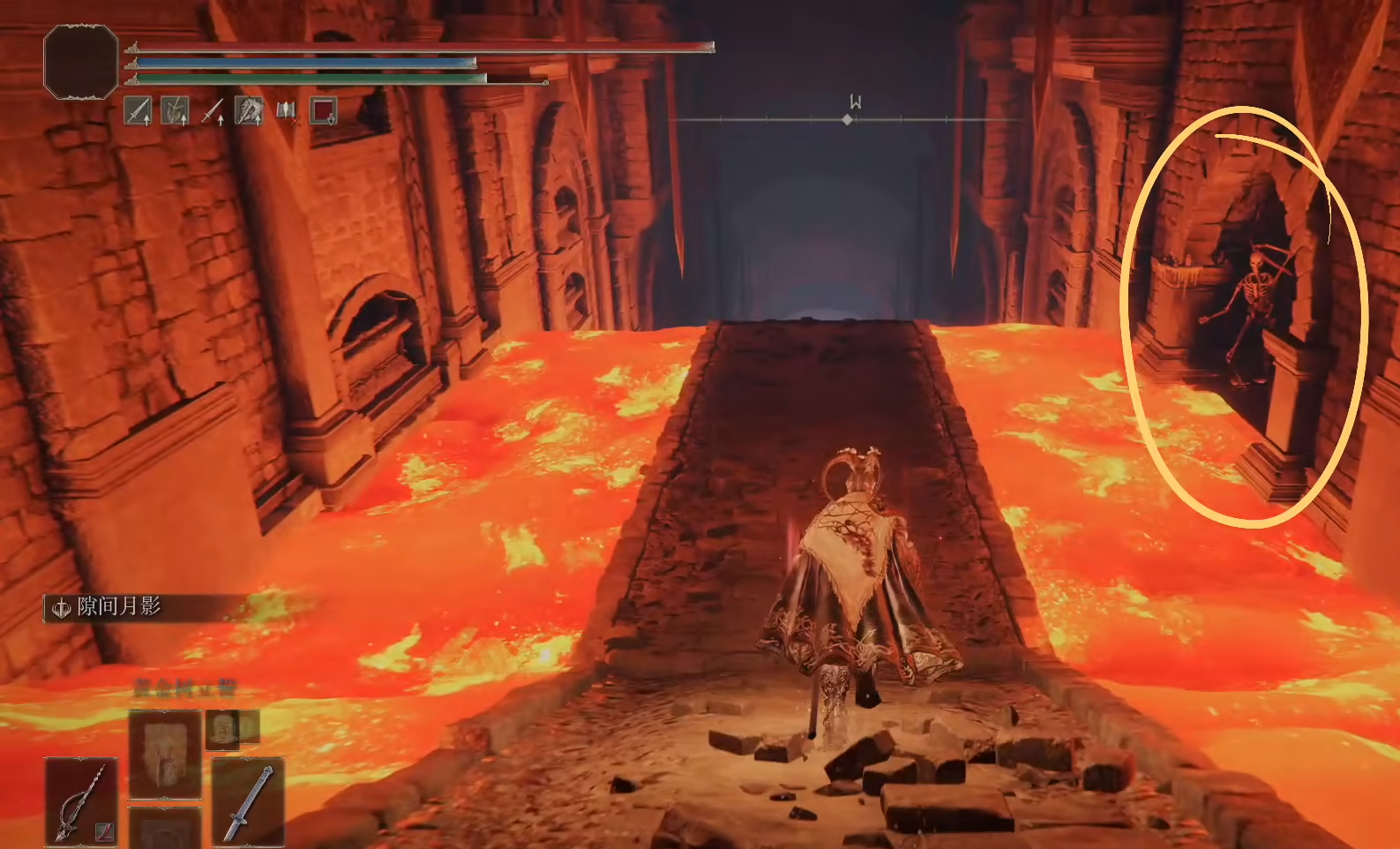Select the left-hand staff weapon slot
Viewport: 1400px width, 849px height.
point(80,800)
